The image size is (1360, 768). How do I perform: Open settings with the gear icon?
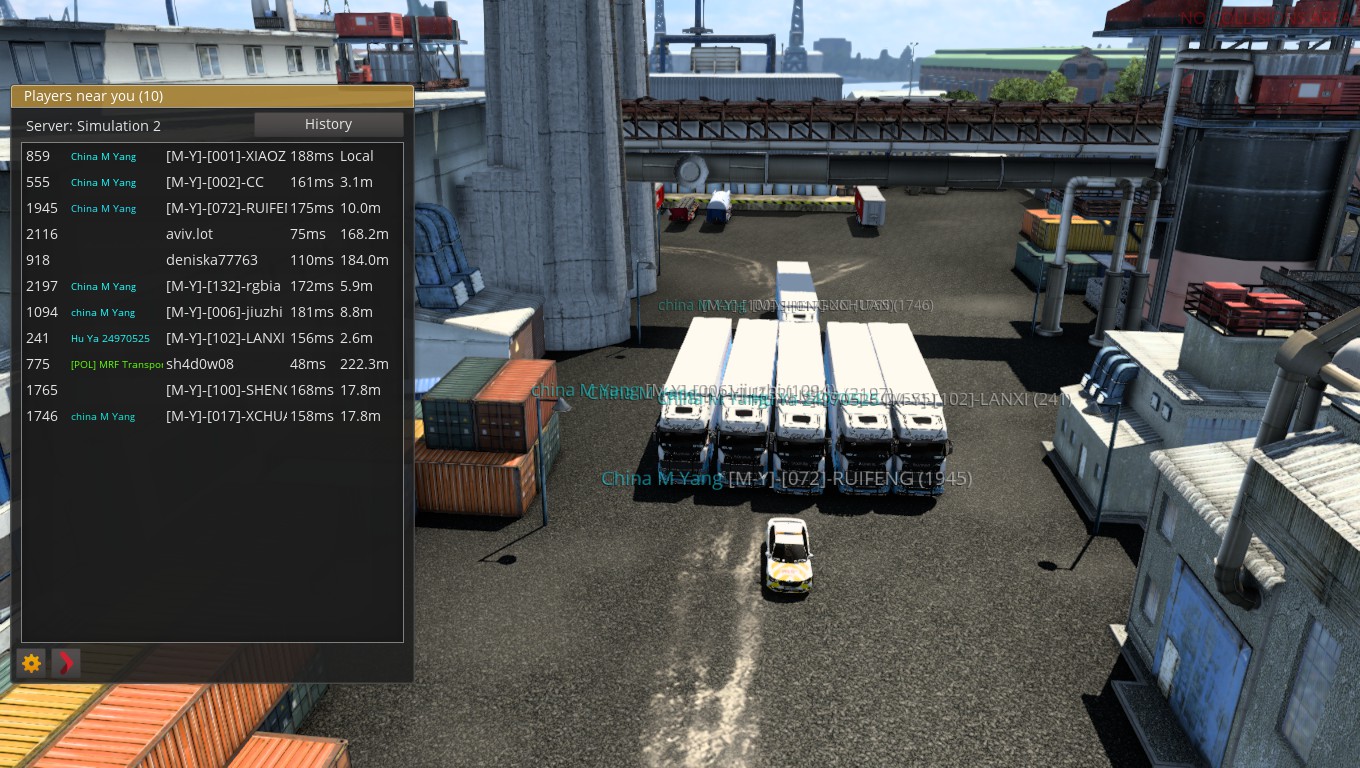(32, 663)
